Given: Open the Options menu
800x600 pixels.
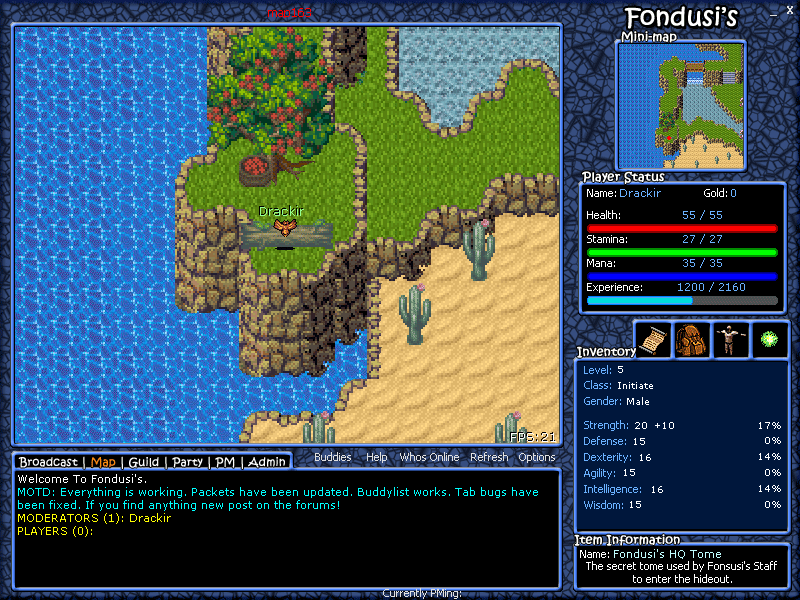Looking at the screenshot, I should pyautogui.click(x=537, y=457).
